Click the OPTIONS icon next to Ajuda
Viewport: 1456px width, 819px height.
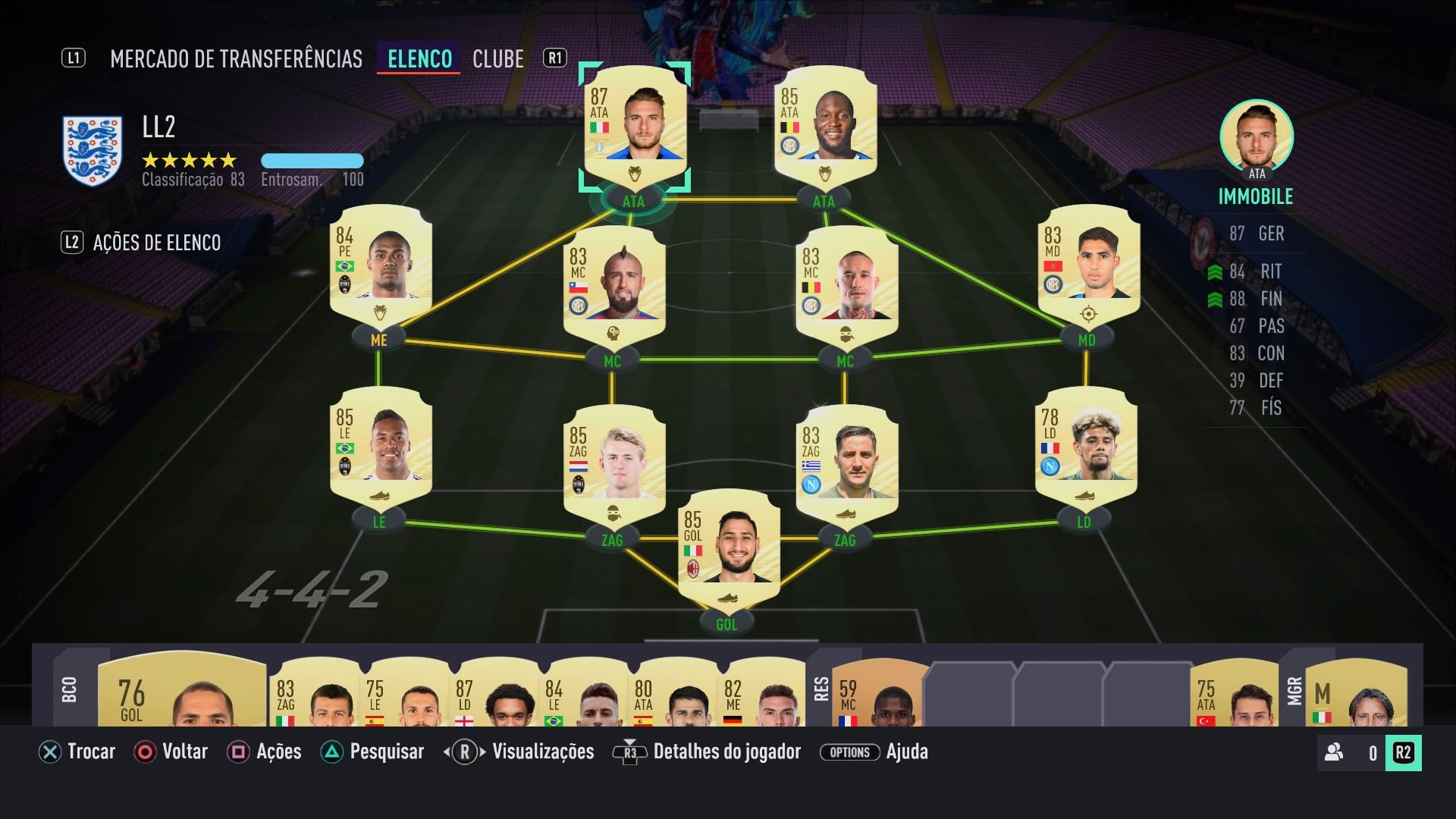(849, 752)
